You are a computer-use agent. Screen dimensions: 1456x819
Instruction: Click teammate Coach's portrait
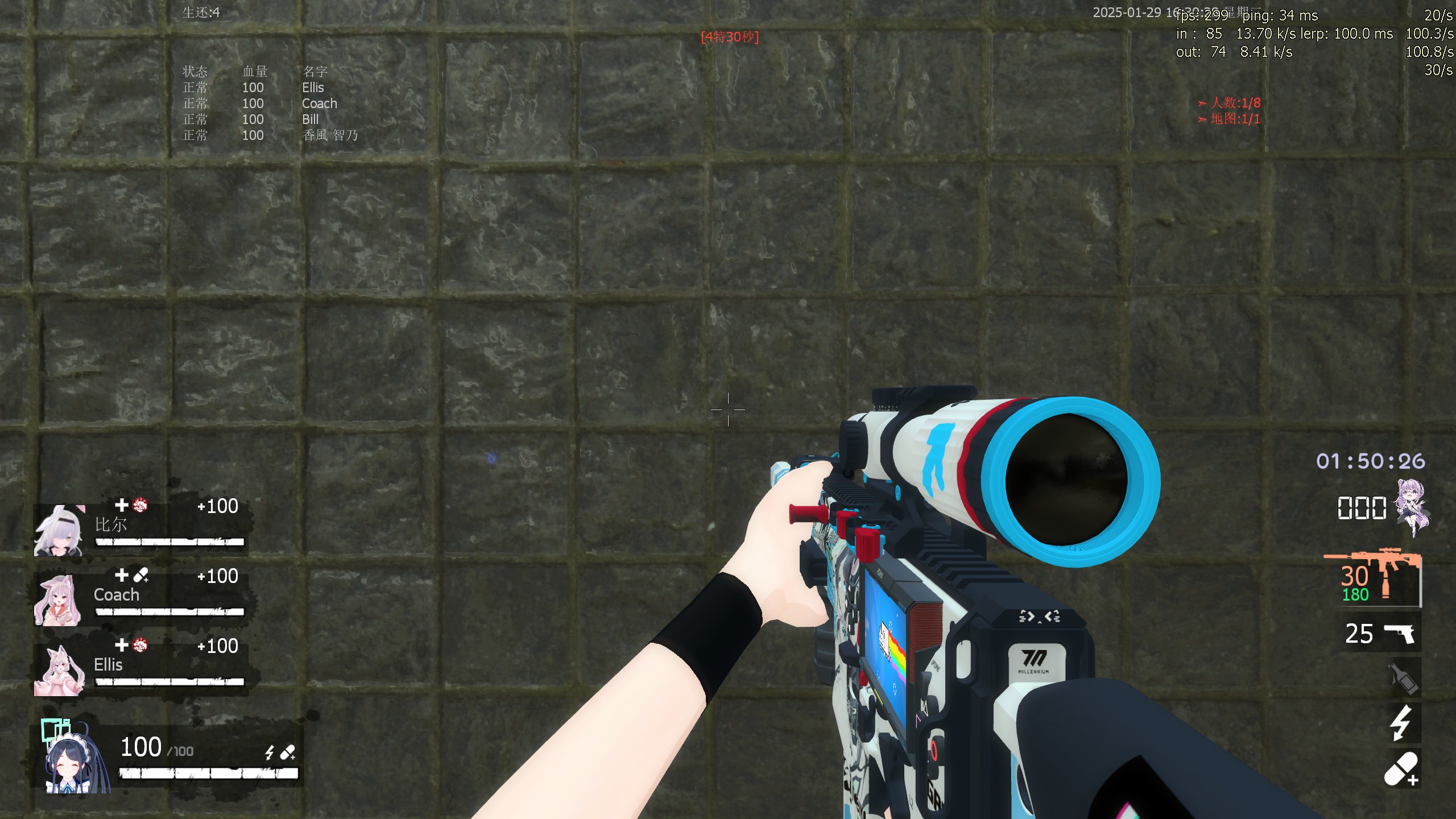coord(57,600)
